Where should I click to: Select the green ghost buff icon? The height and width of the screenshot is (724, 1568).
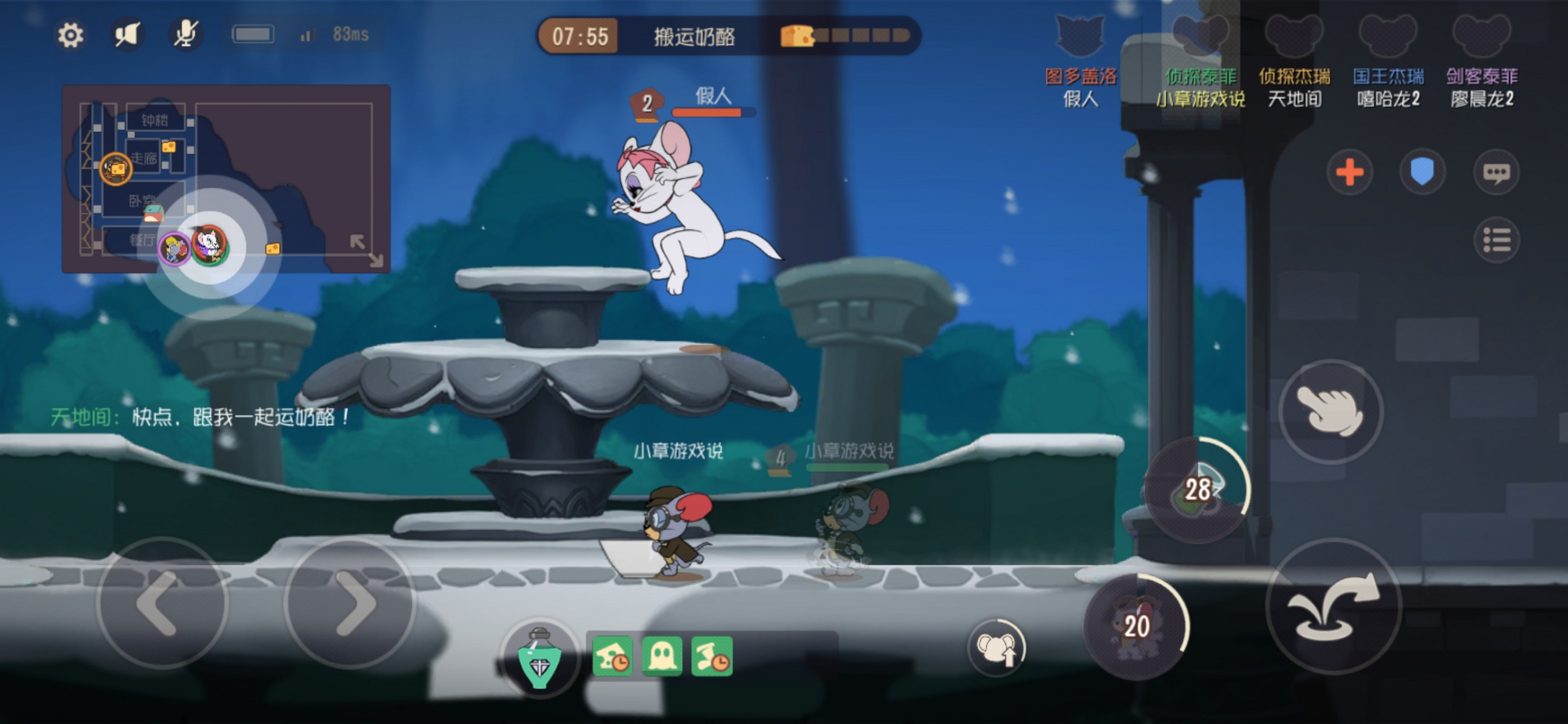point(662,657)
